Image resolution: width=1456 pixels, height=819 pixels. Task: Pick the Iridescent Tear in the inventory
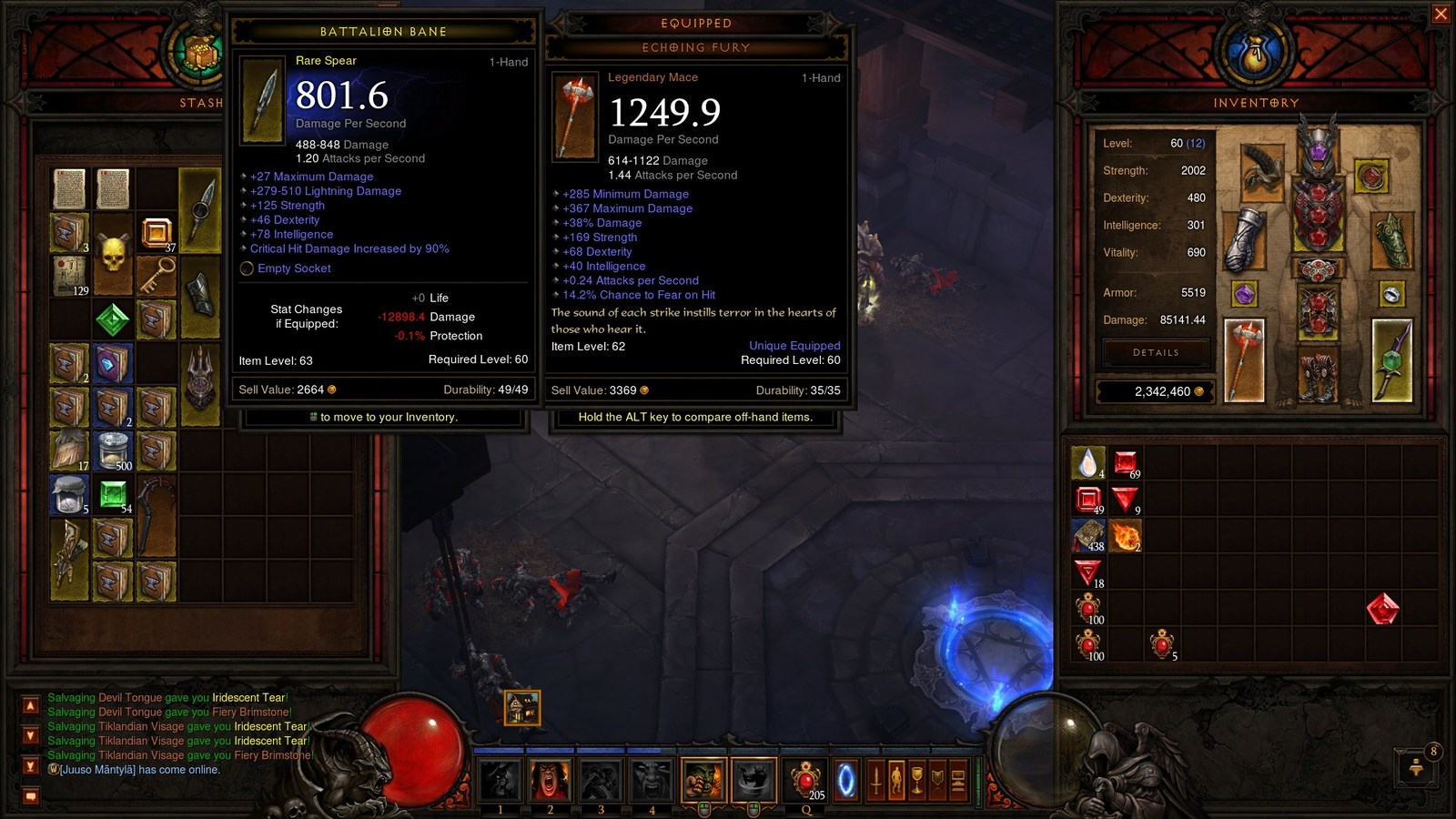1088,463
